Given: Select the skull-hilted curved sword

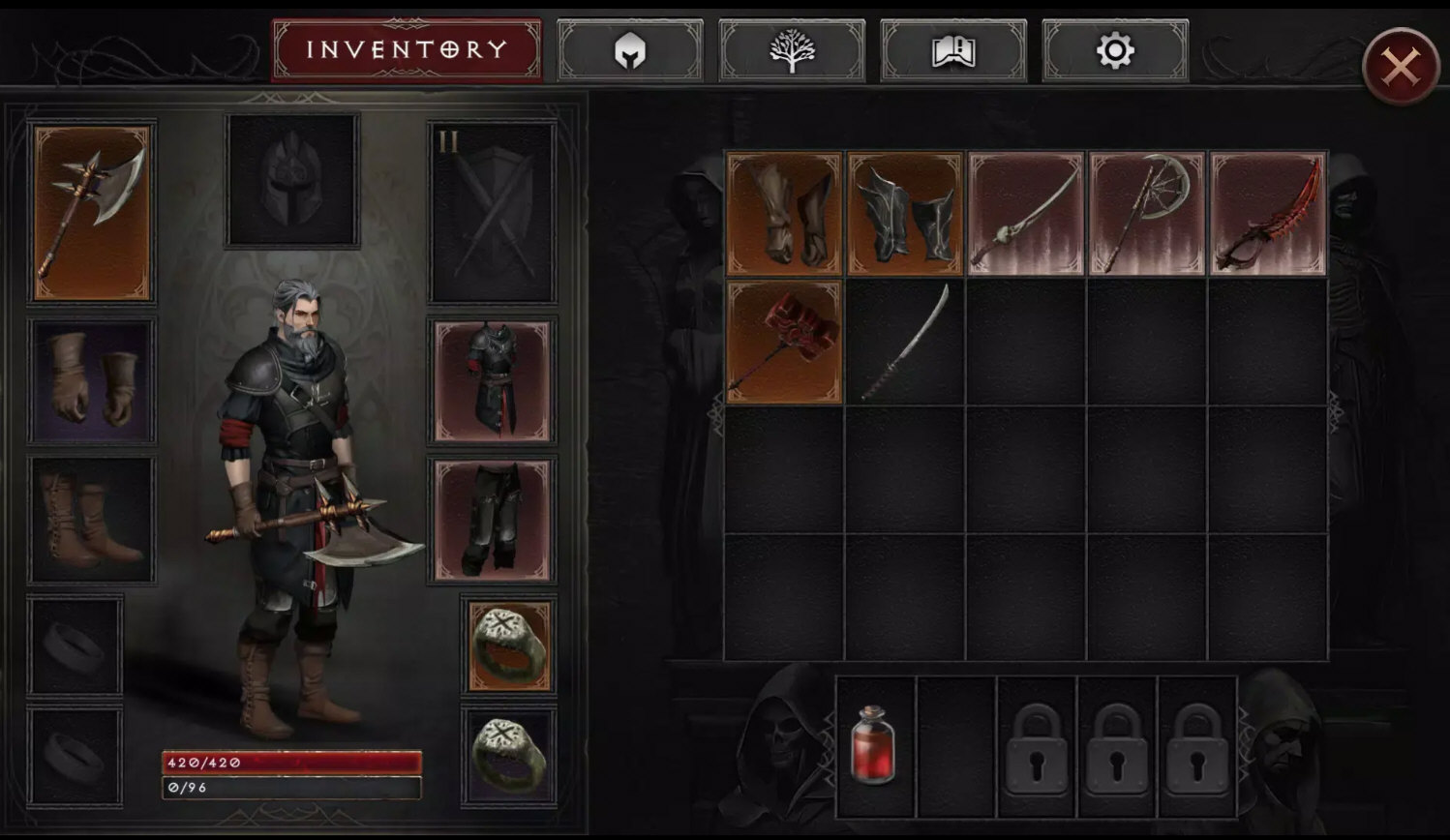Looking at the screenshot, I should [1026, 214].
